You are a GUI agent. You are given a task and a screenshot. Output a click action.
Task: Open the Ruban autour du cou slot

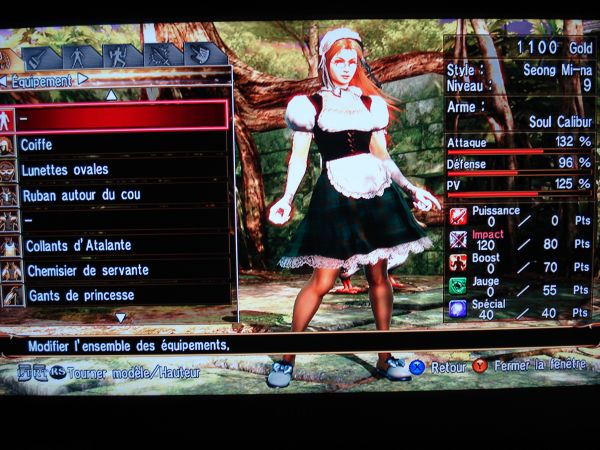pyautogui.click(x=118, y=194)
